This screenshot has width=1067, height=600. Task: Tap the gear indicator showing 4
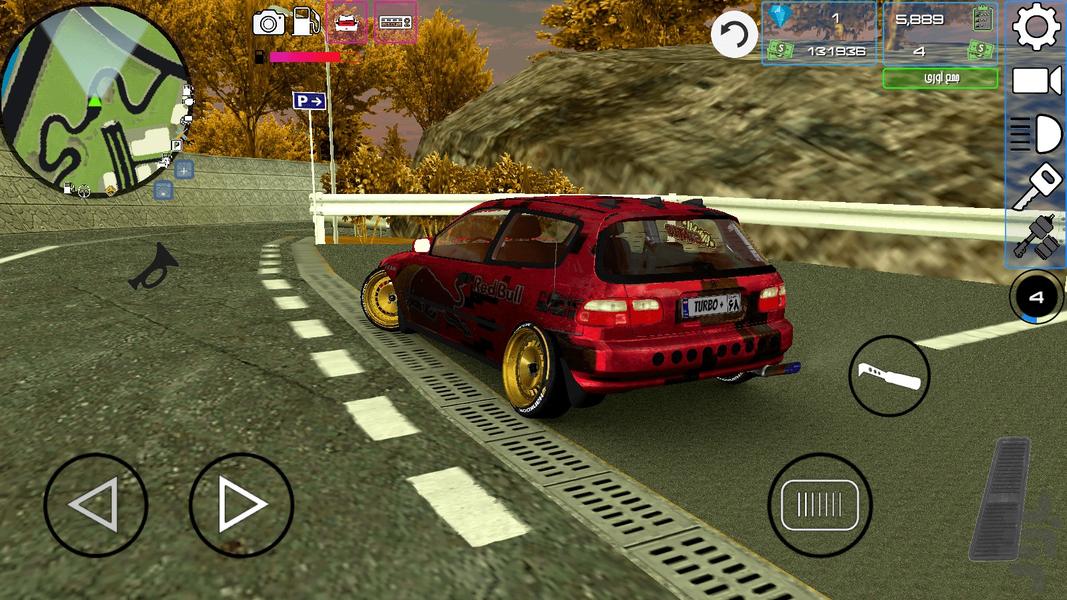point(1036,296)
